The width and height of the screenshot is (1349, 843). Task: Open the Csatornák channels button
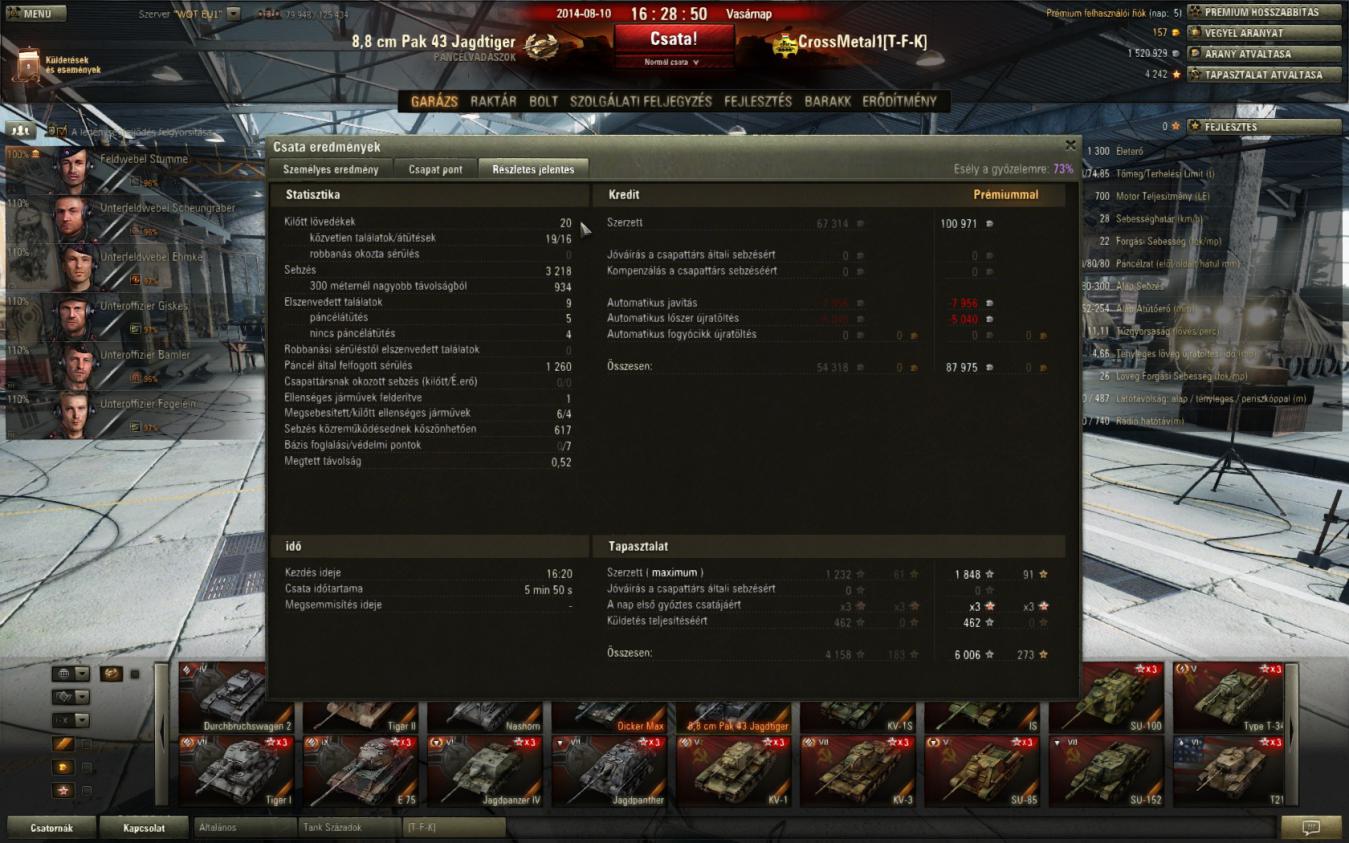[52, 827]
